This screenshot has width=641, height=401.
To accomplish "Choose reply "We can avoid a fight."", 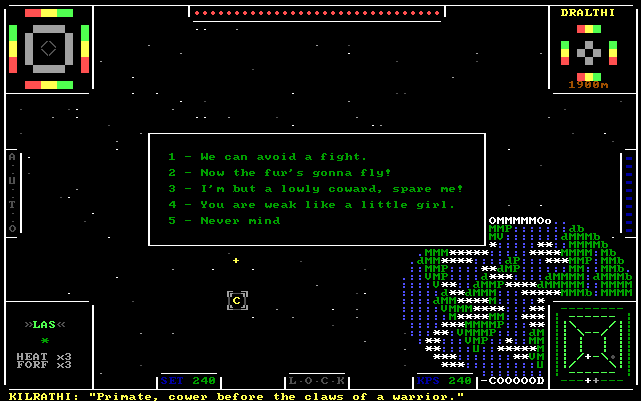I will [x=267, y=157].
